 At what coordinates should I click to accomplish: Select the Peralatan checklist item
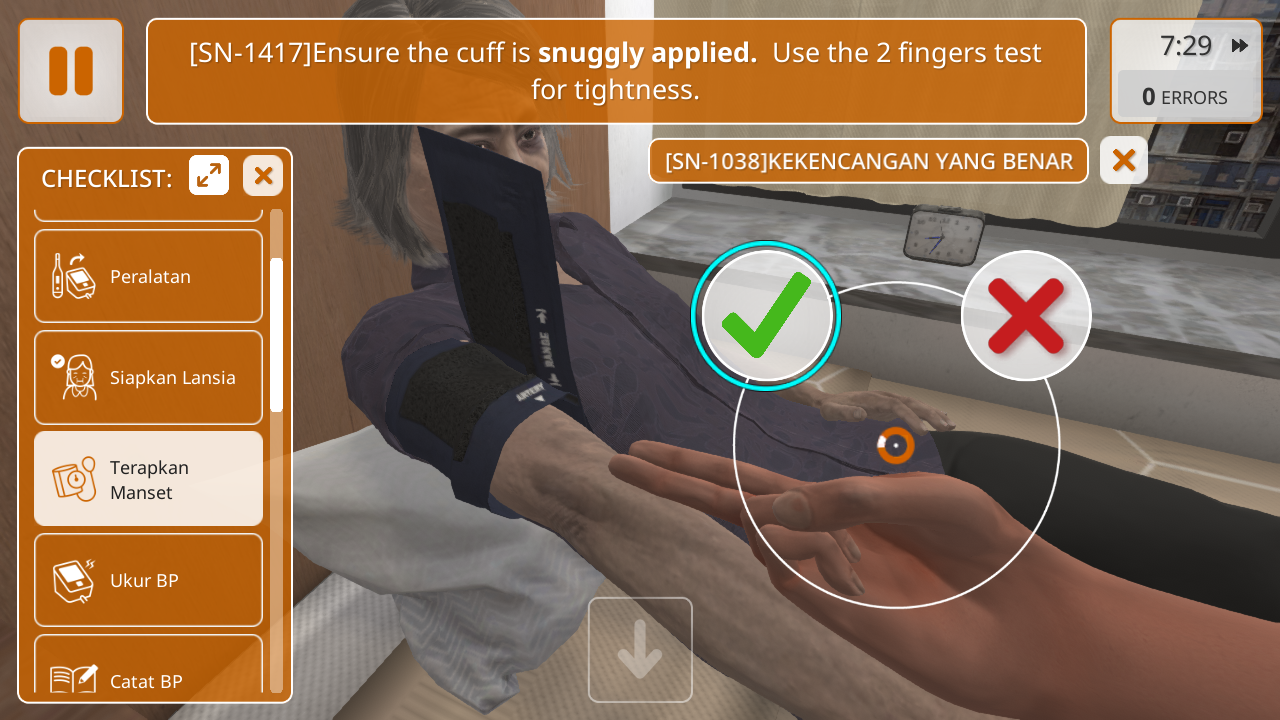coord(148,276)
